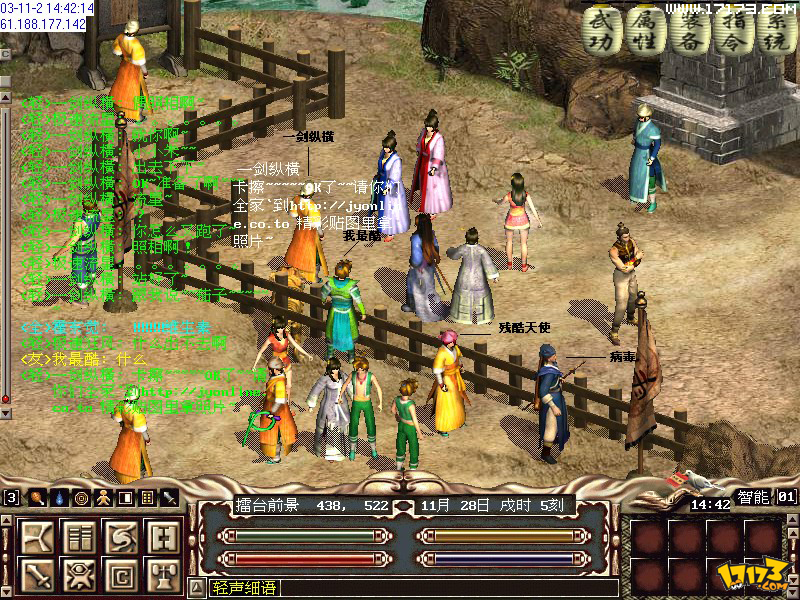The height and width of the screenshot is (600, 800).
Task: Open the 属性 attributes lantern
Action: point(645,30)
